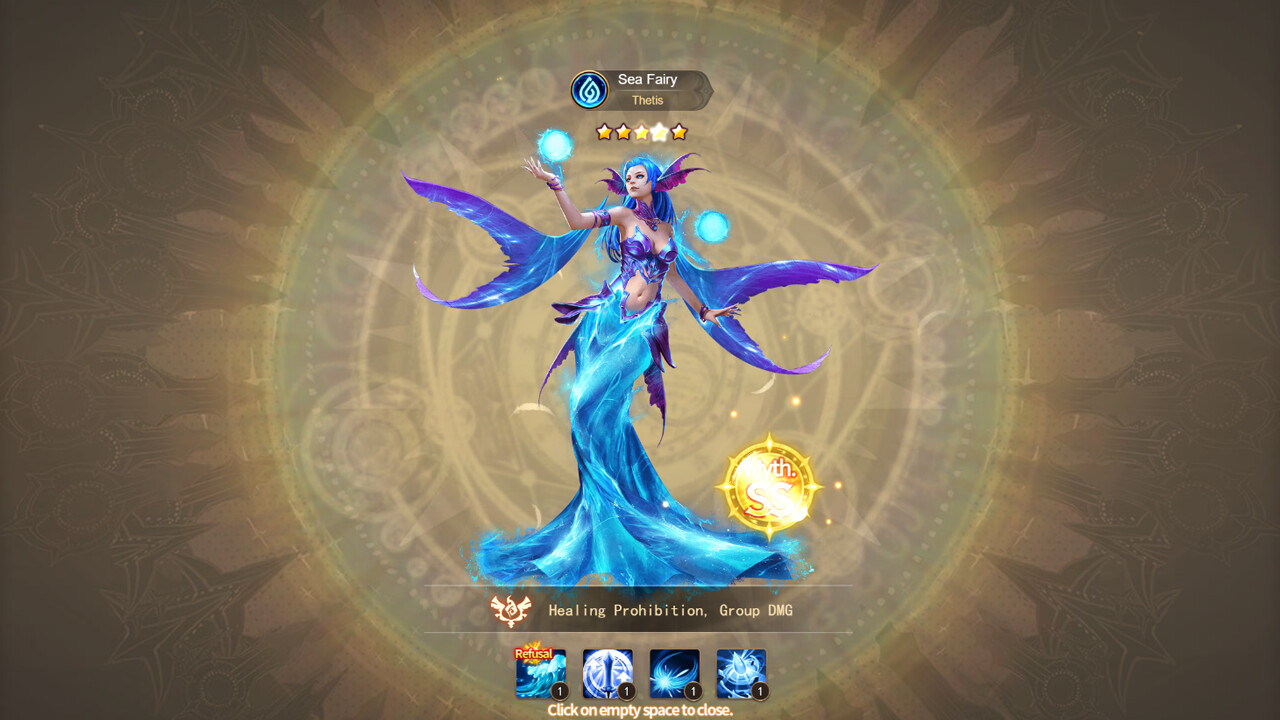Click the Healing Prohibition, Group DMG text
The height and width of the screenshot is (720, 1280).
point(670,611)
